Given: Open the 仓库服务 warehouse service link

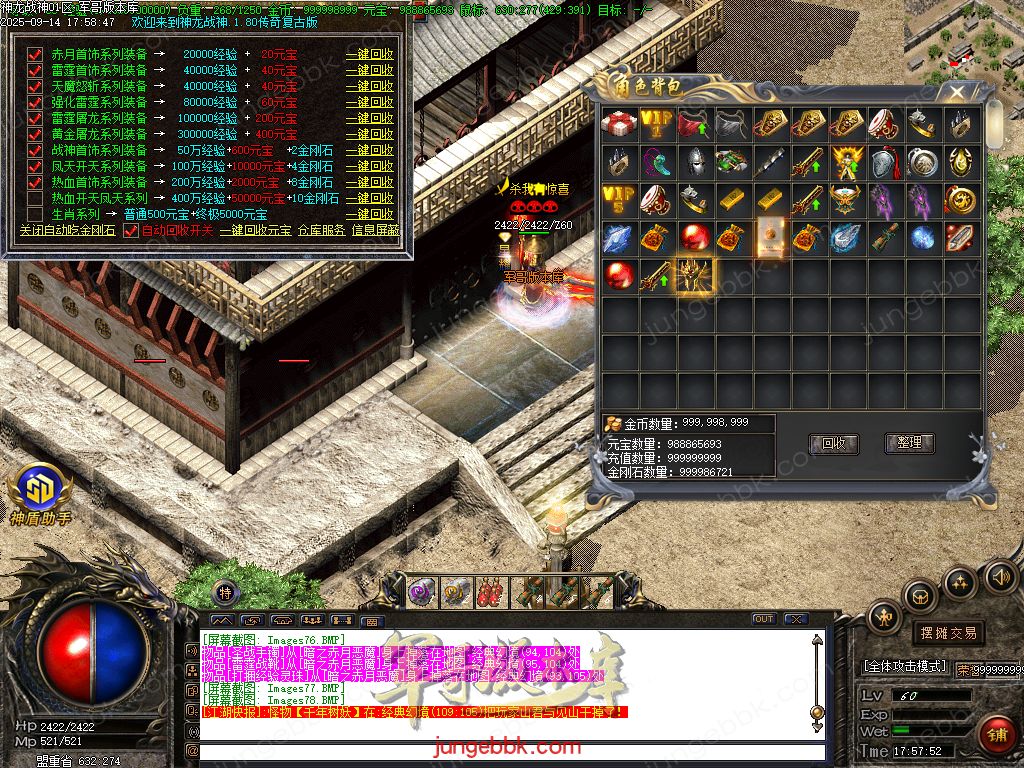Looking at the screenshot, I should [322, 230].
